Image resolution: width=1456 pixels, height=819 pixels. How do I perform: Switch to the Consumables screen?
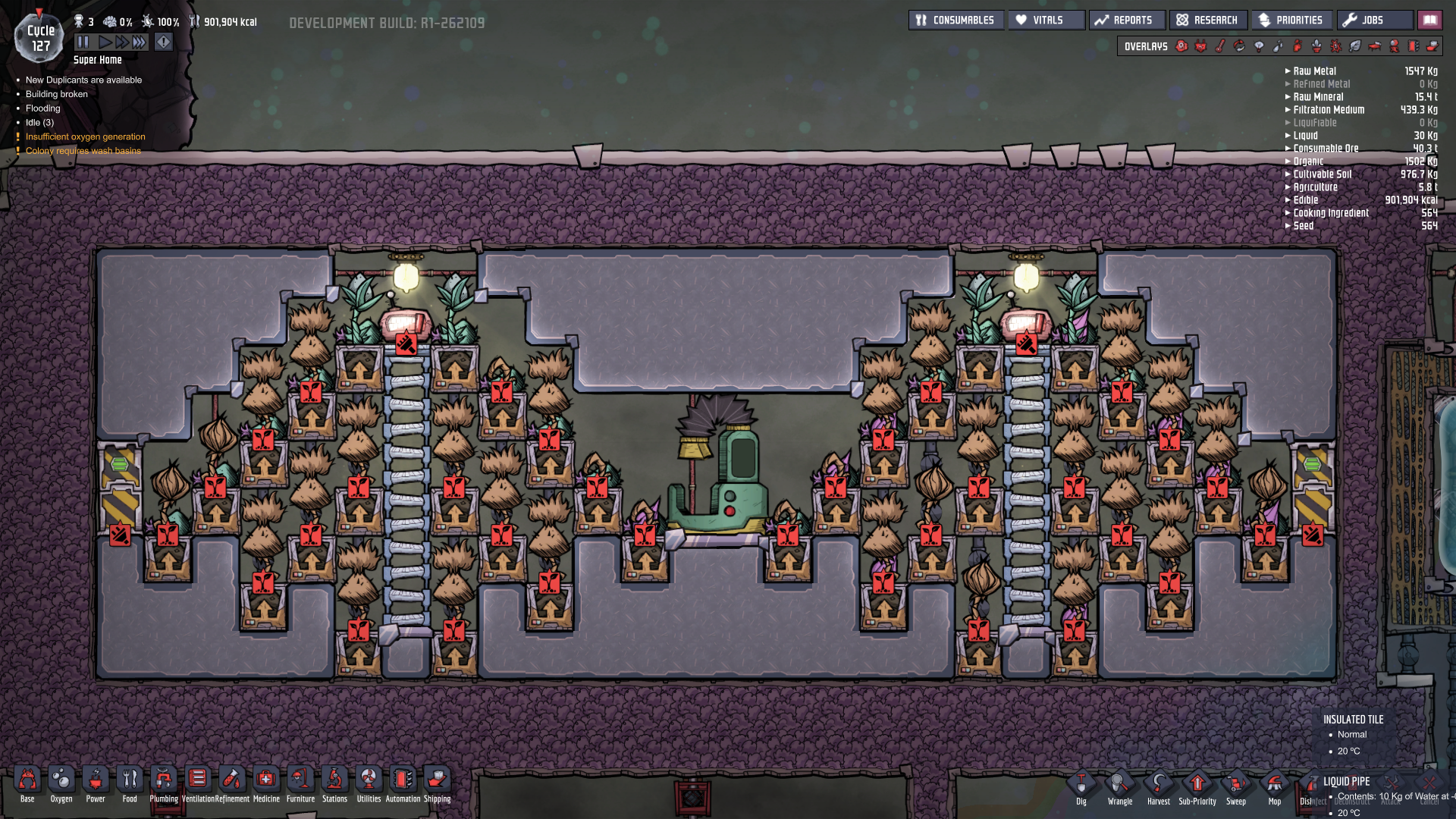(x=955, y=20)
